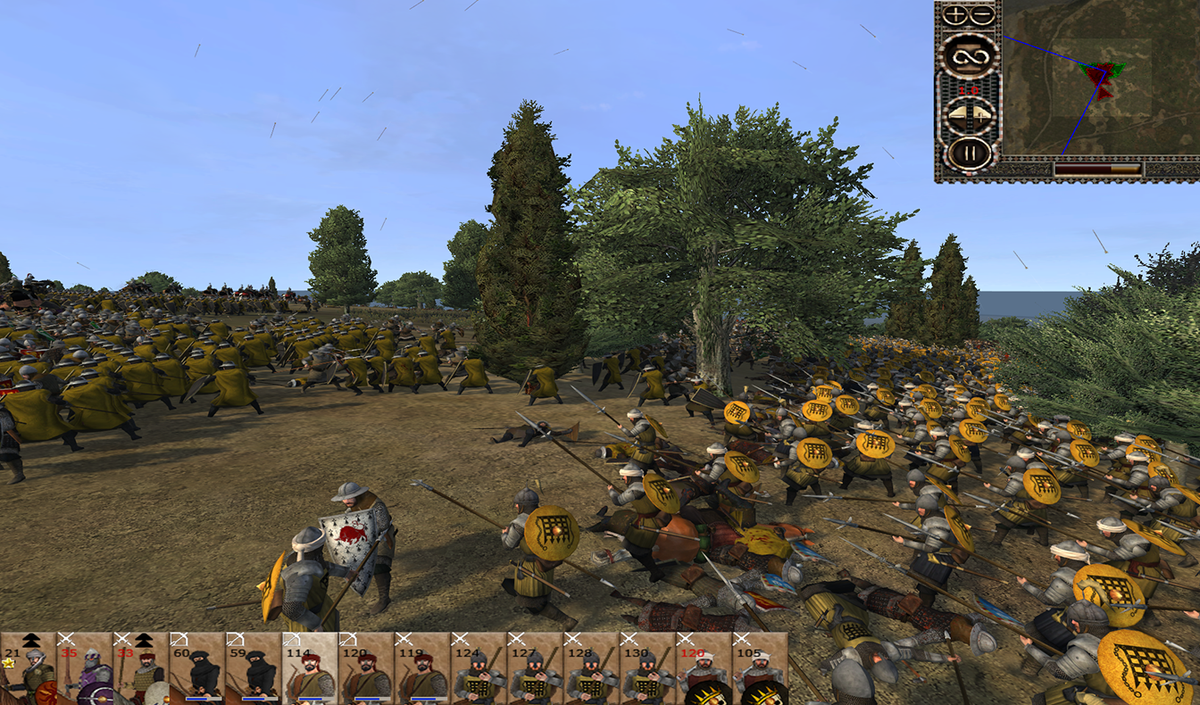
Task: Choose the archer unit card with 60 men
Action: pyautogui.click(x=196, y=668)
